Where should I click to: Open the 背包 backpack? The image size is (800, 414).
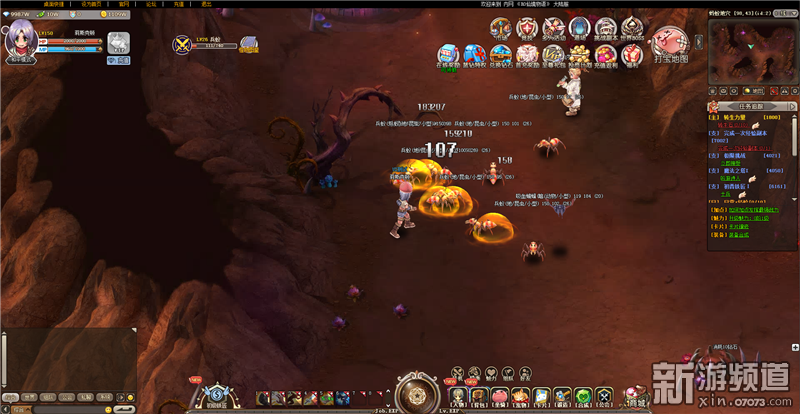coord(480,398)
